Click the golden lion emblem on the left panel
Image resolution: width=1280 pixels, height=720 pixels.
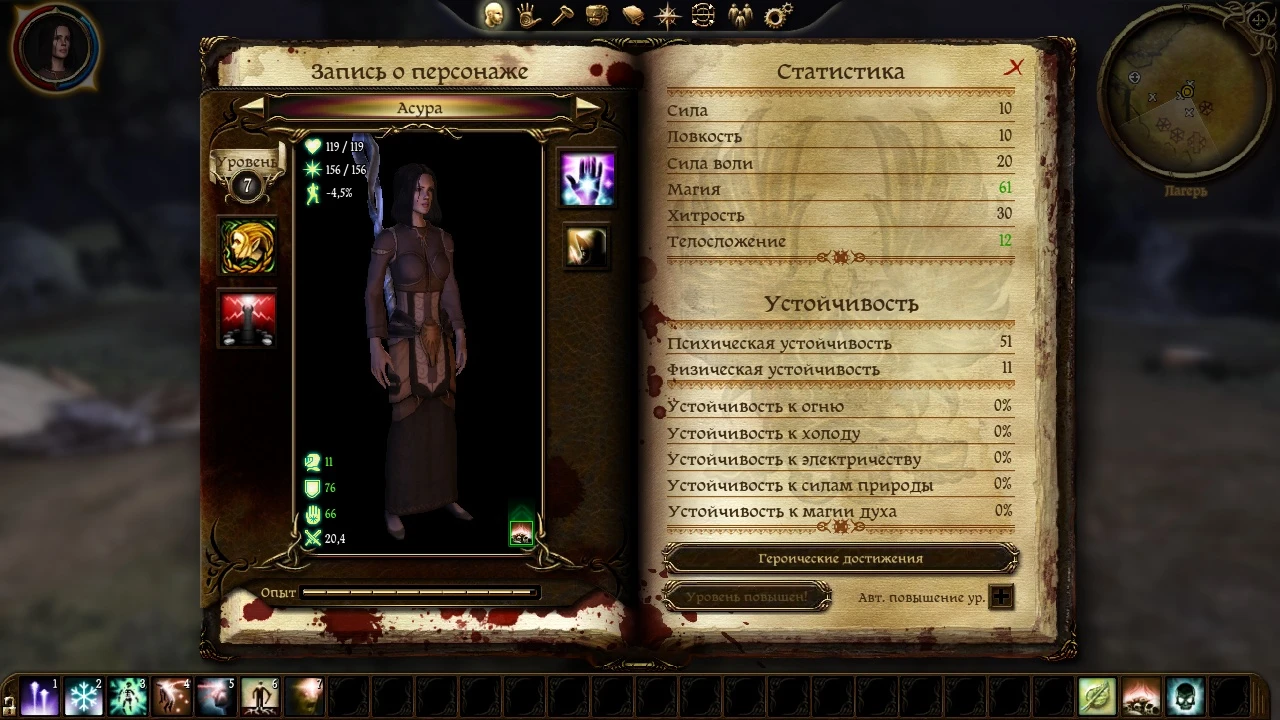247,245
